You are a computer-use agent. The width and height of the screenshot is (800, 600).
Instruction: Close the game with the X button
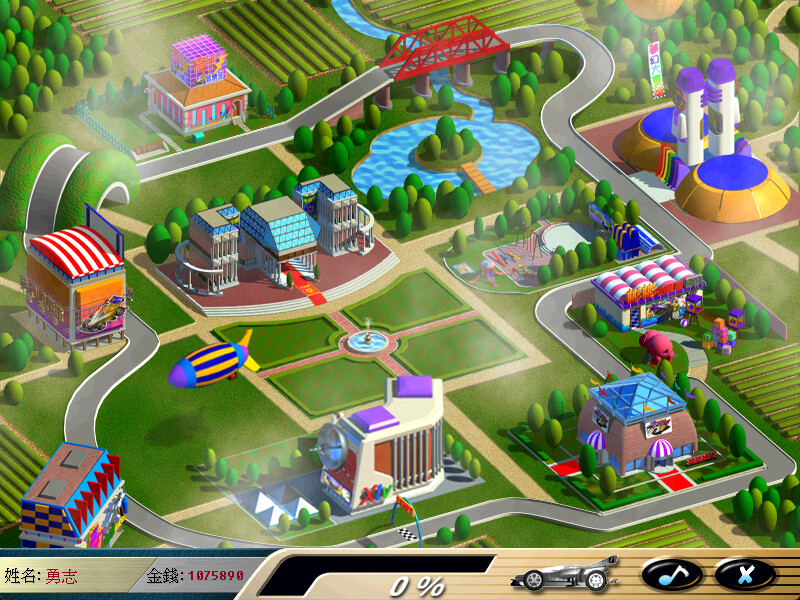pyautogui.click(x=744, y=573)
